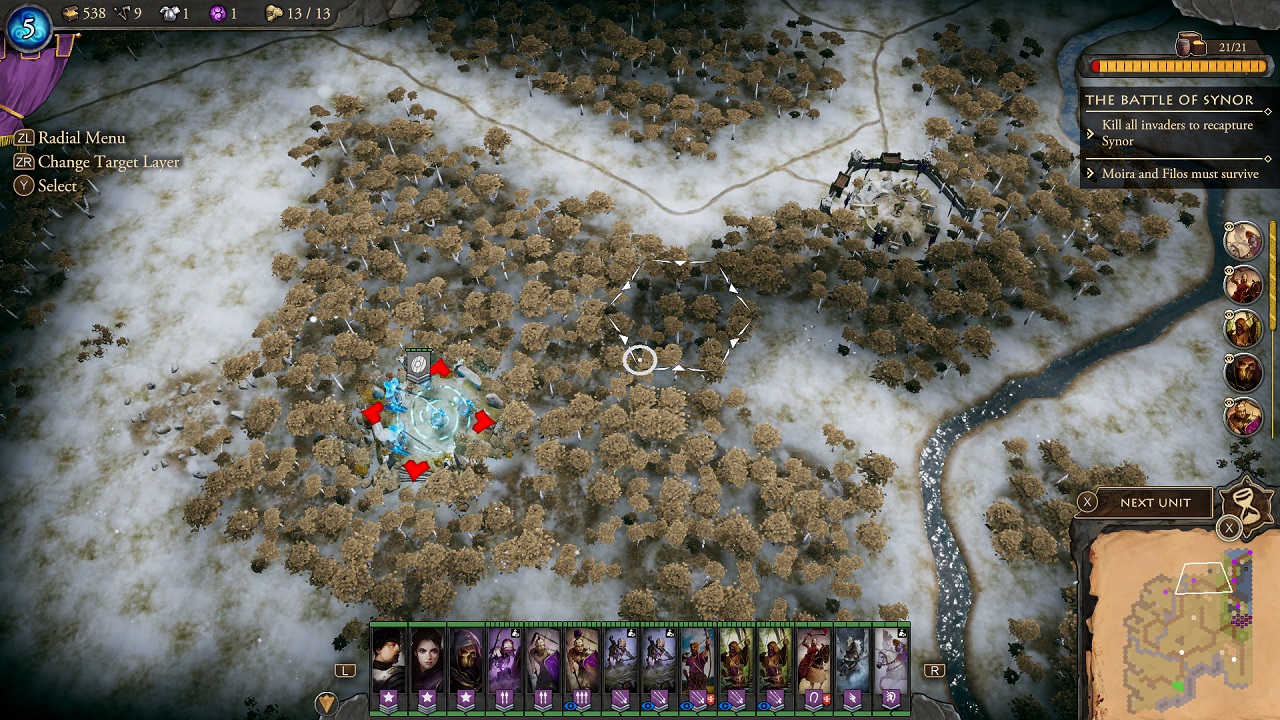Select the first hero portrait in right sidebar
The height and width of the screenshot is (720, 1280).
[1243, 242]
